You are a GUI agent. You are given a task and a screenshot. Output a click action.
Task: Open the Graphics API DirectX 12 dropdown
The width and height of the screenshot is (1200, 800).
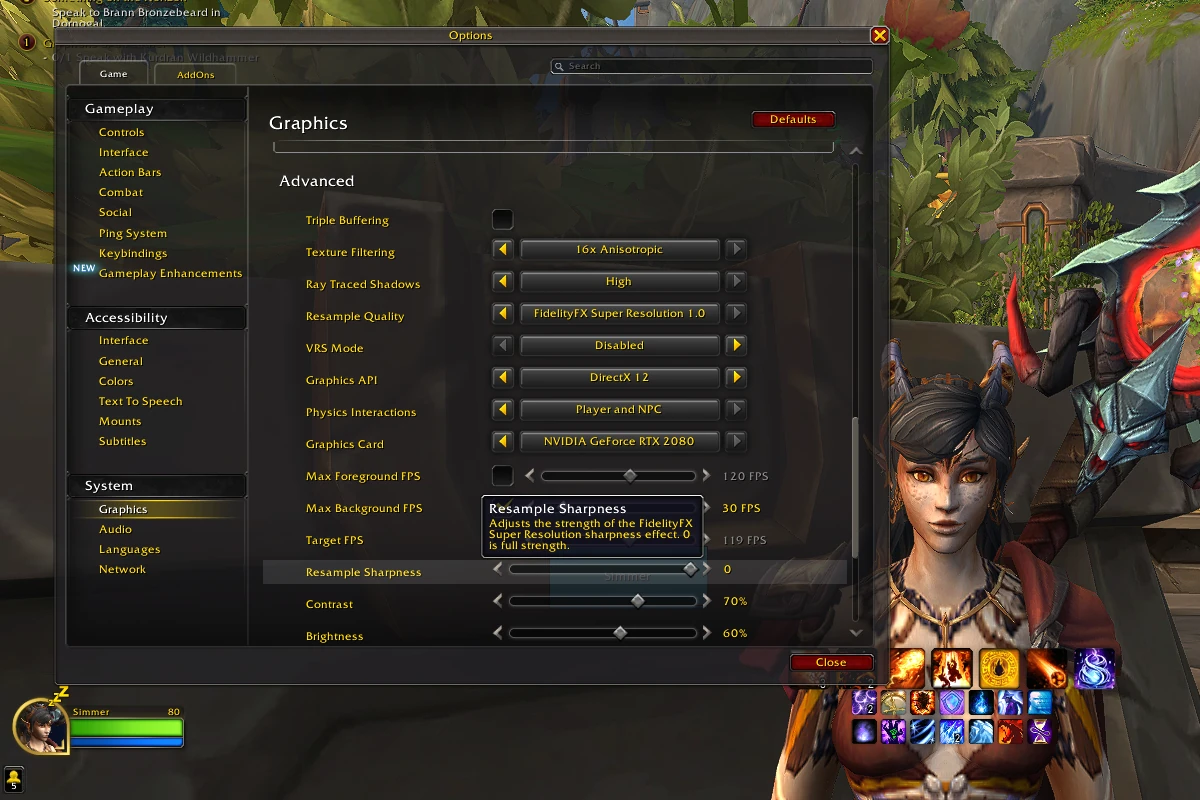coord(619,378)
